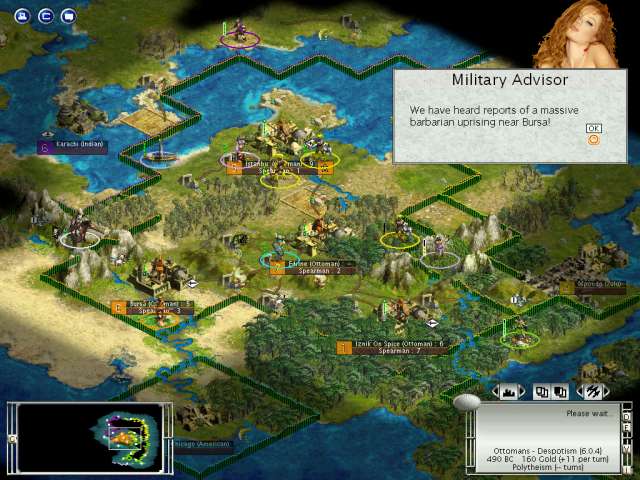Click the left overlapping-squares button above the info box

[x=543, y=392]
